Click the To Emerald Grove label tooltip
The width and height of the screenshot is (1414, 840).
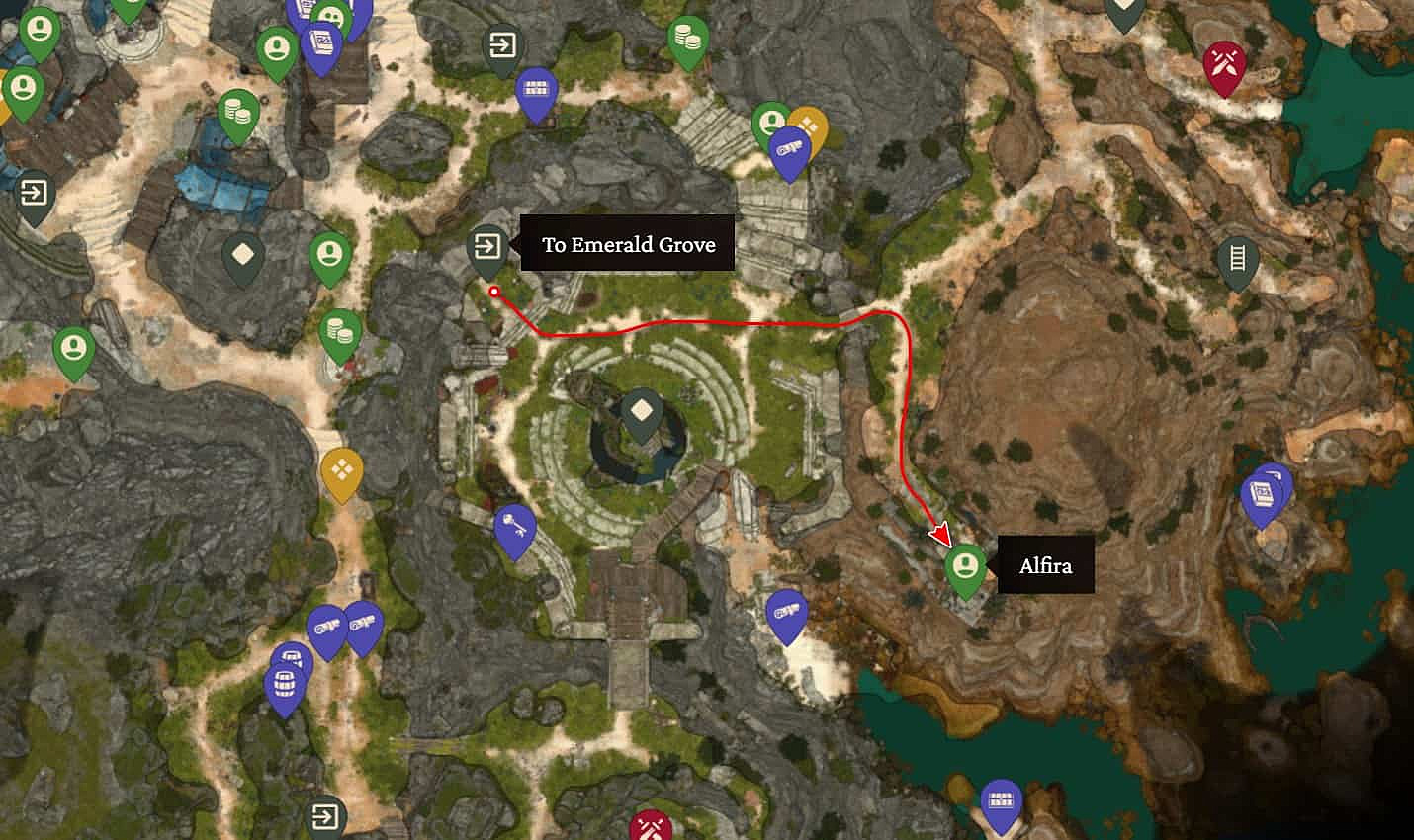629,244
